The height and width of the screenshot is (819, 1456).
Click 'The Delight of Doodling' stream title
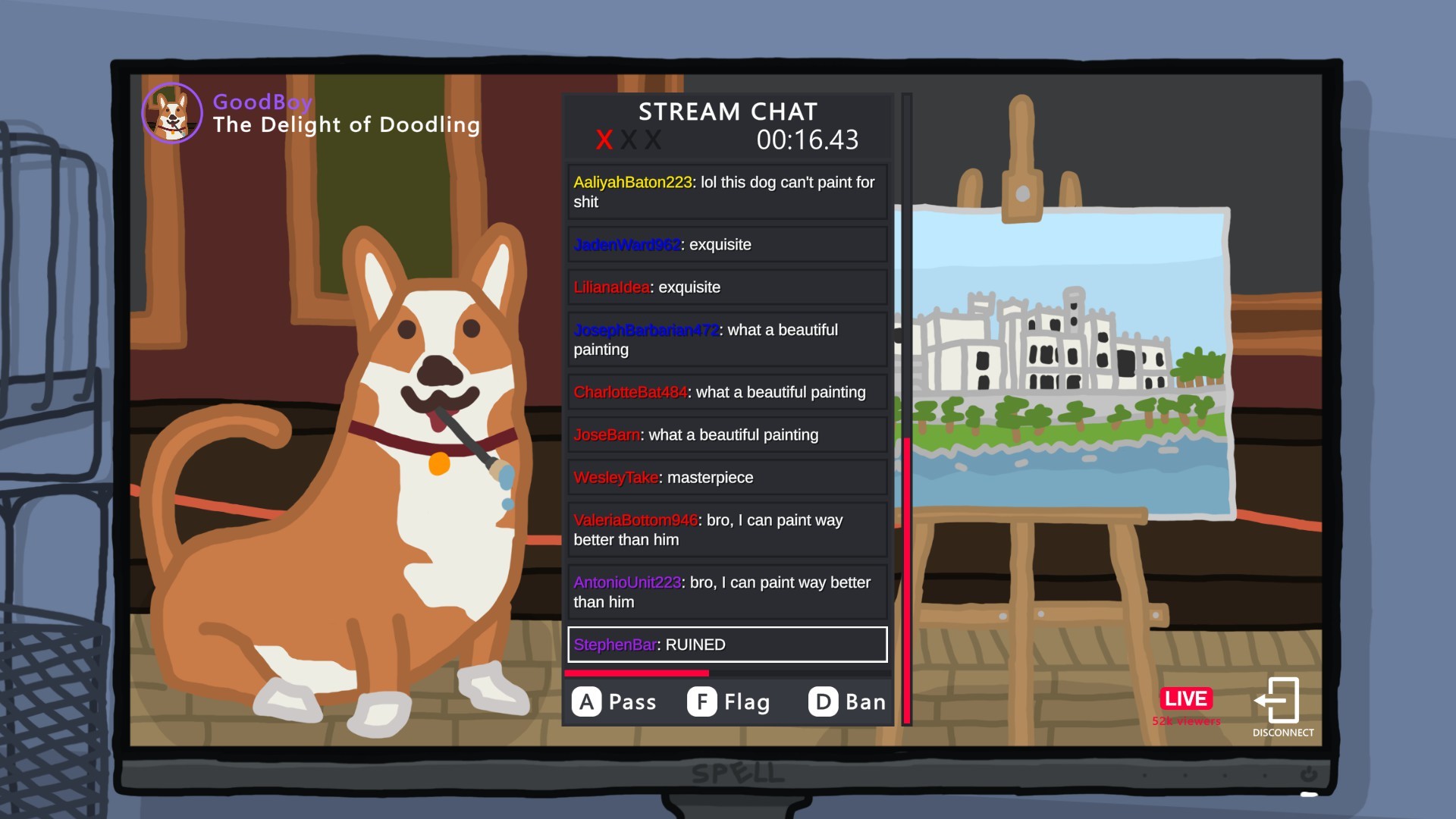(x=346, y=124)
